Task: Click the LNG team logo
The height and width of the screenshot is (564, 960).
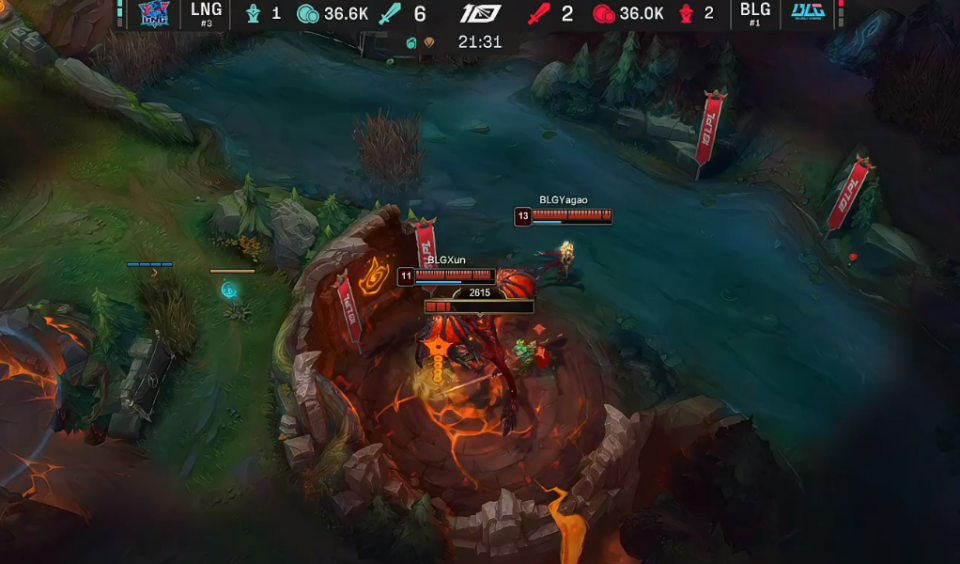Action: click(153, 13)
